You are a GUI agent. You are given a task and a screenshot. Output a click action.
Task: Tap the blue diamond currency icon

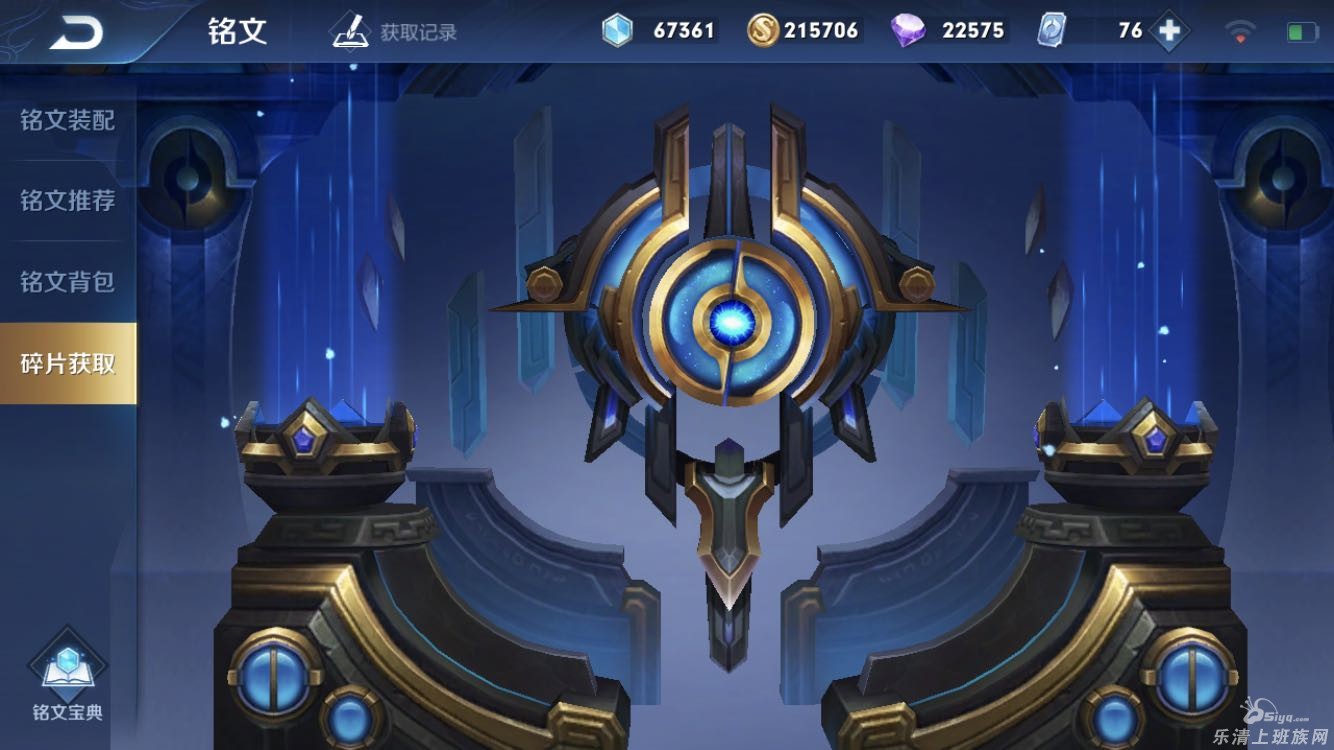(x=617, y=31)
